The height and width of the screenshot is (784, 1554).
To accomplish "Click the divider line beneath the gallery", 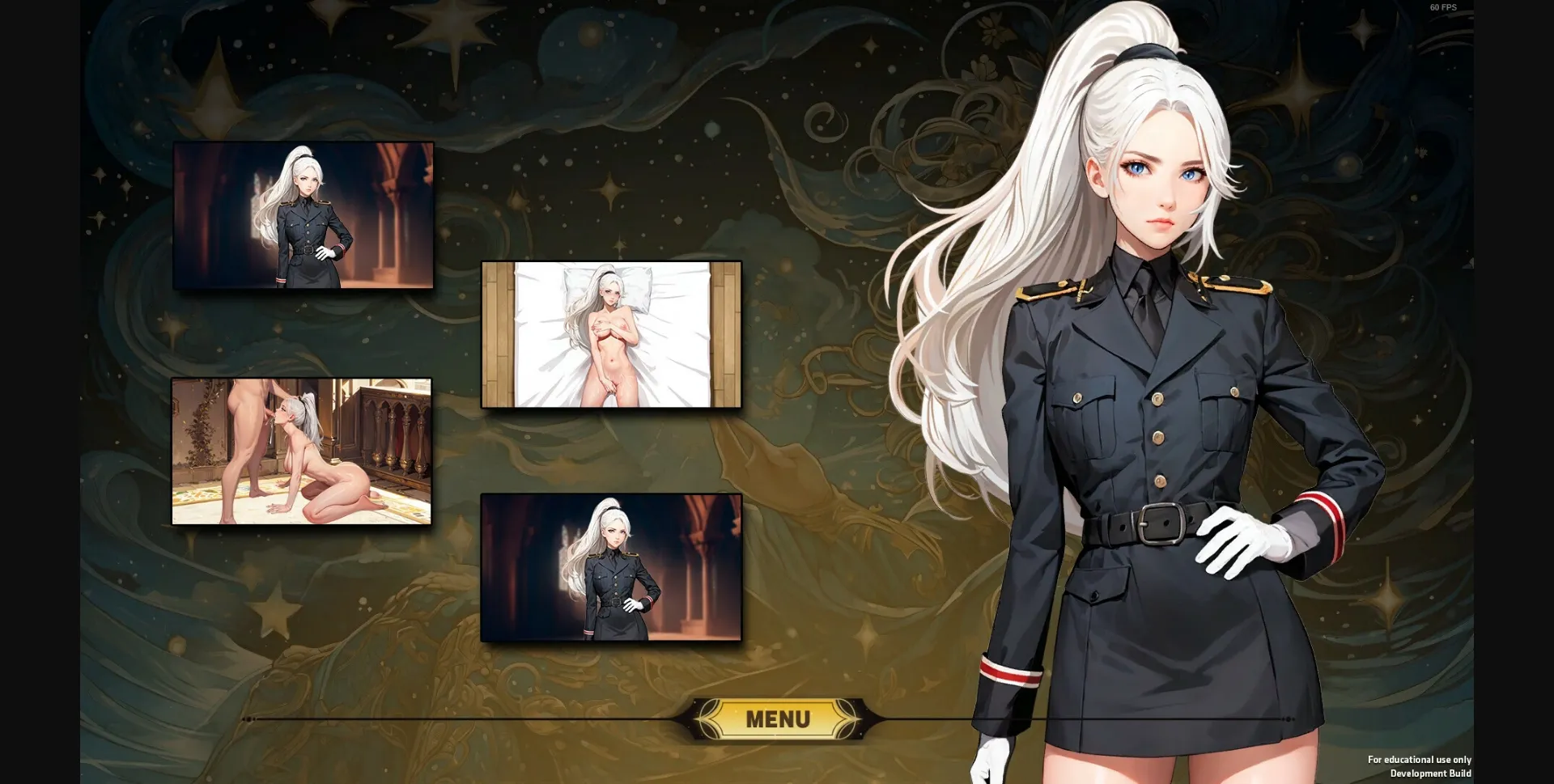I will (x=486, y=718).
